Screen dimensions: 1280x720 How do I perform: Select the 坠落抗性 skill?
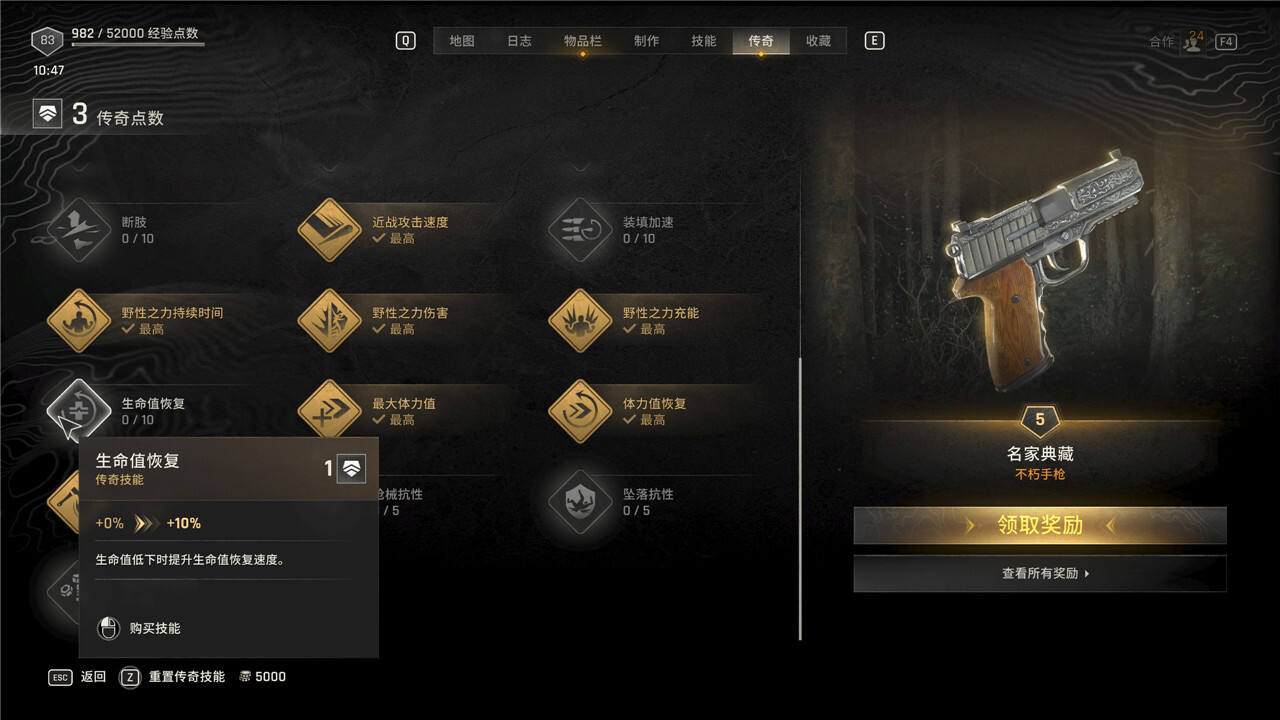click(580, 502)
